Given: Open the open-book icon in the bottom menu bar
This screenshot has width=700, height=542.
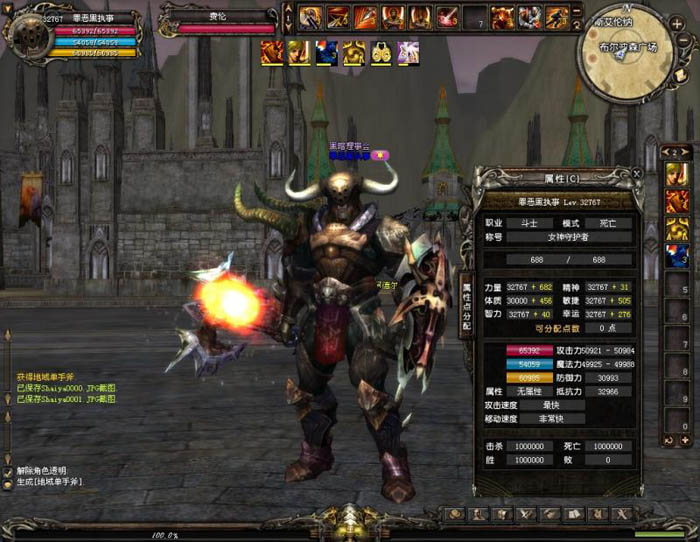Looking at the screenshot, I should click(x=574, y=514).
